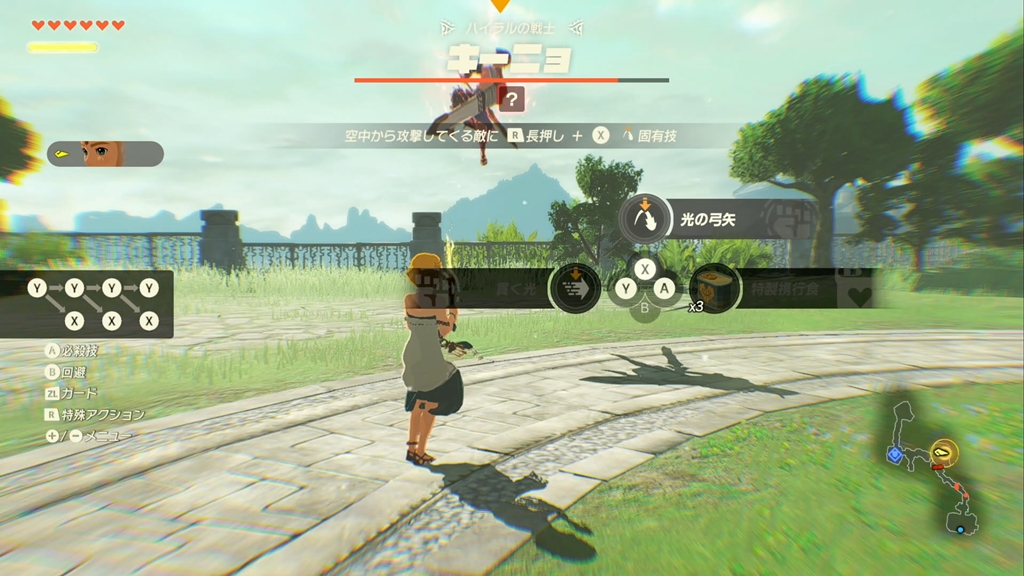The image size is (1024, 576).
Task: Activate the 貫く光 piercing light skill icon
Action: tap(575, 288)
